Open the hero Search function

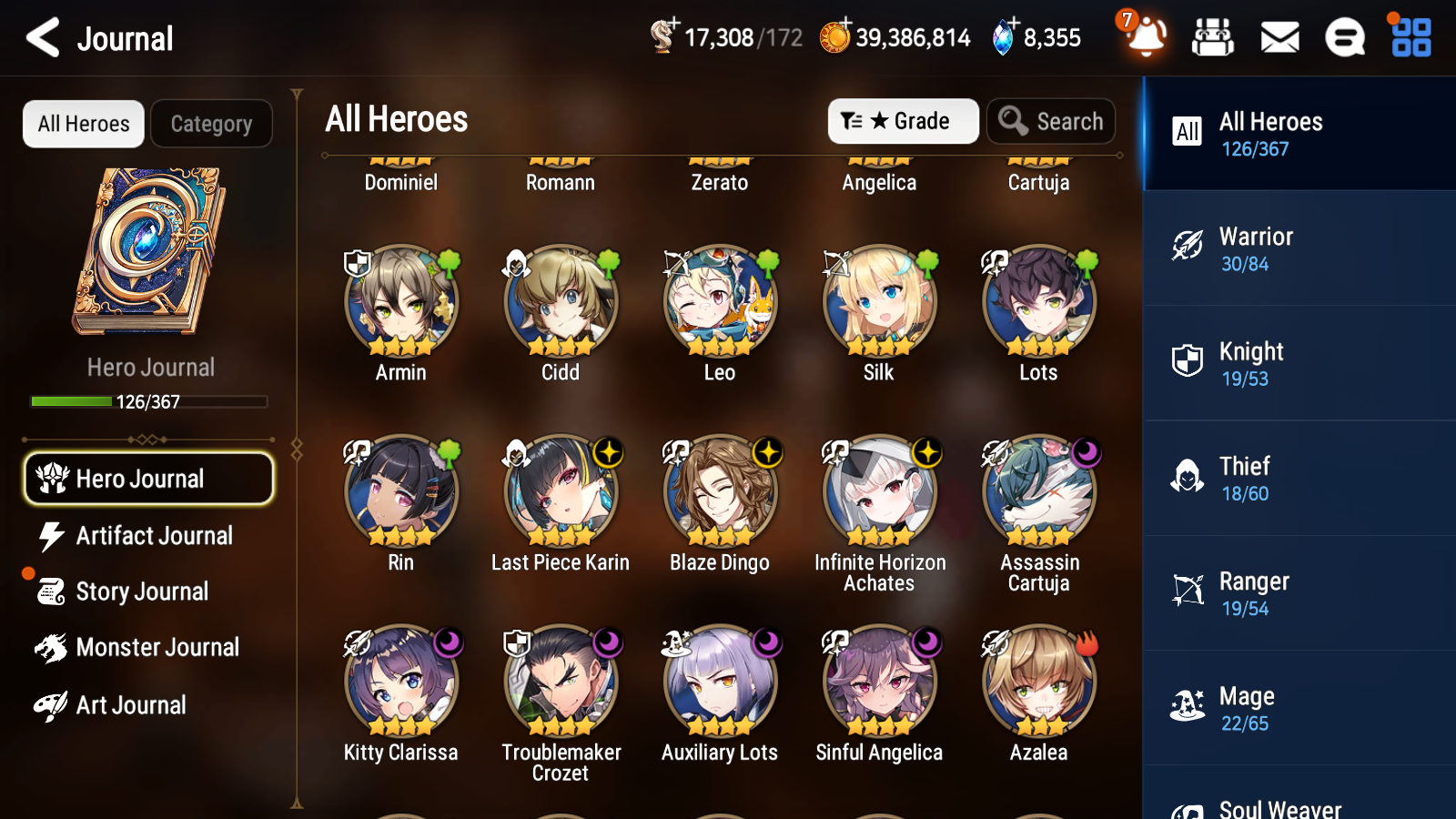click(x=1051, y=121)
